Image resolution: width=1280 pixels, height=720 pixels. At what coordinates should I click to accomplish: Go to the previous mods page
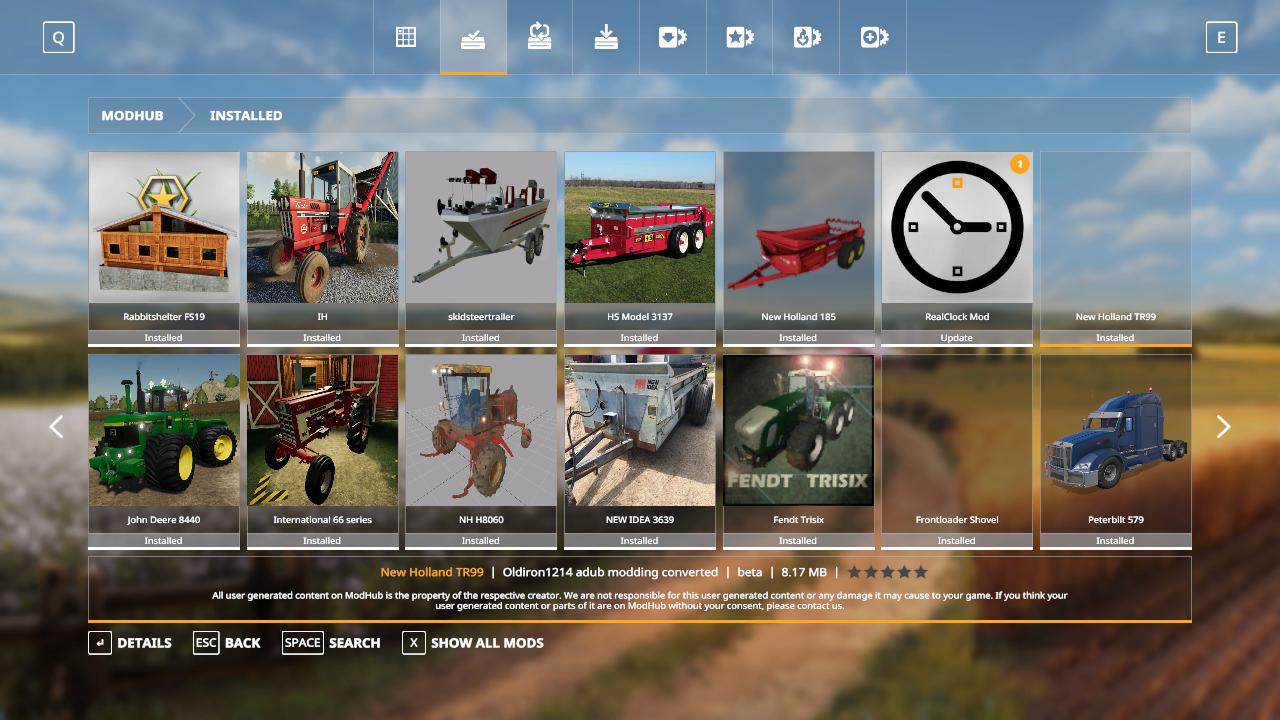pos(57,427)
